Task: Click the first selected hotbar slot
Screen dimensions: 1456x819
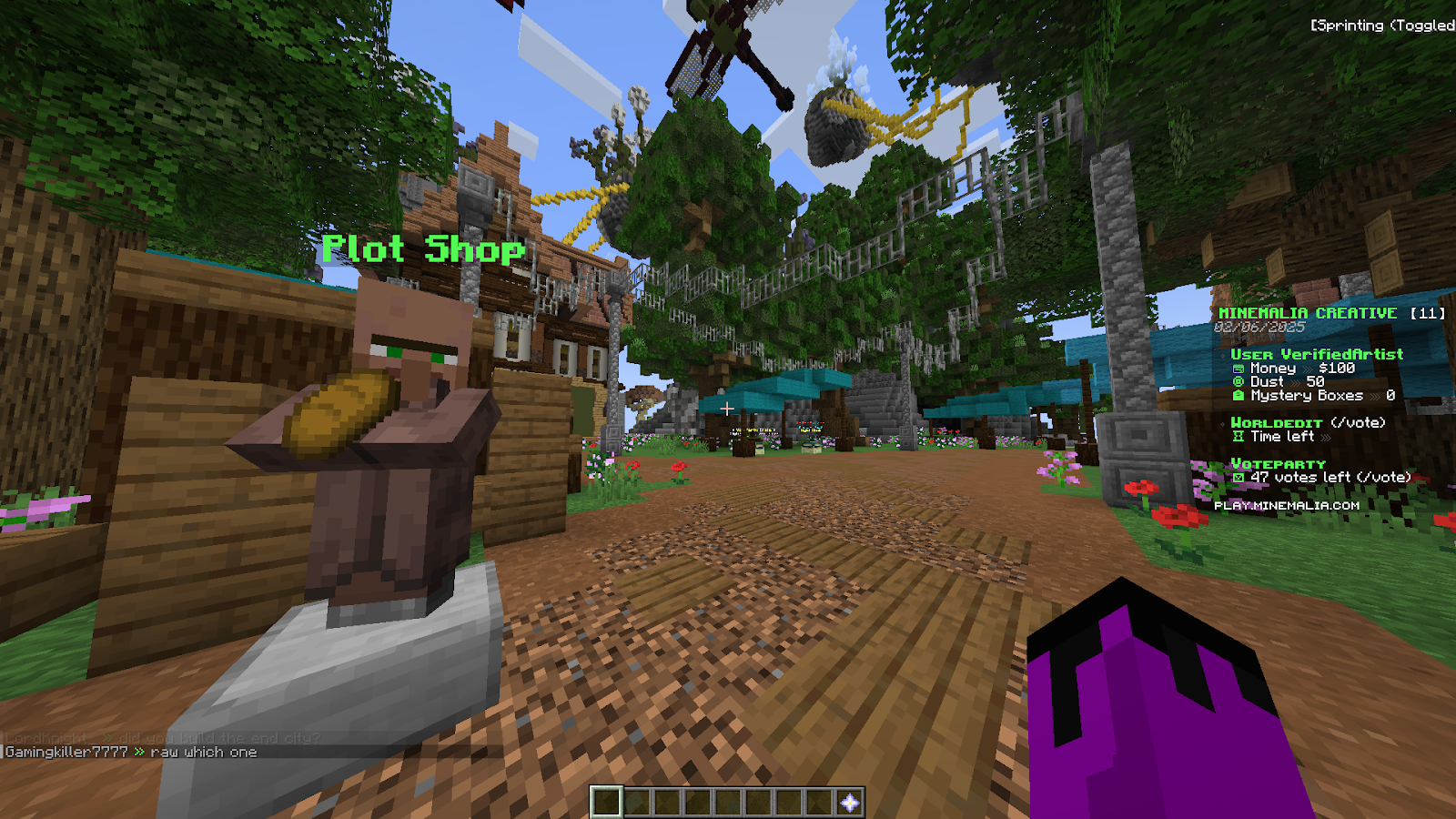Action: pyautogui.click(x=606, y=804)
